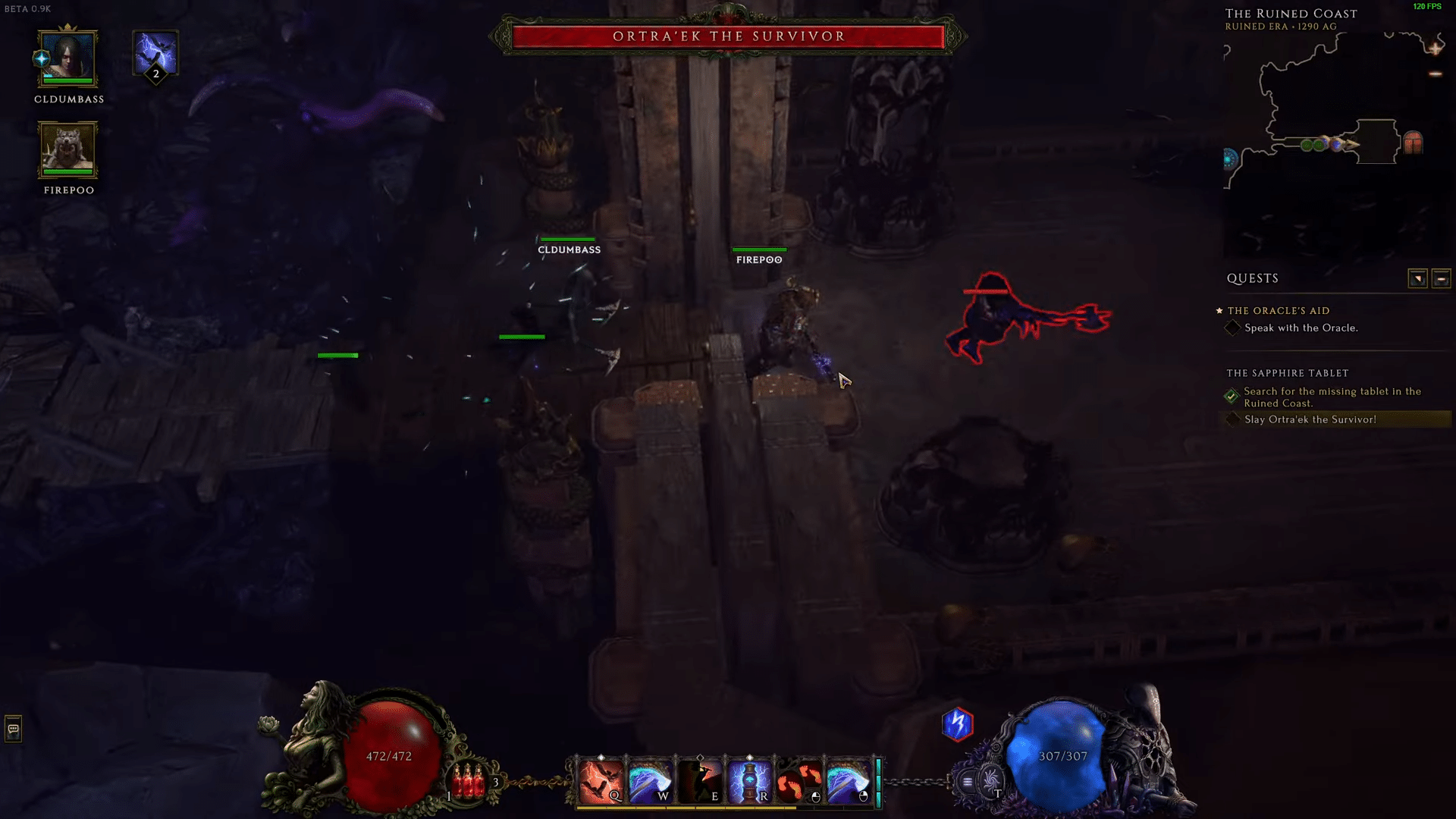Click the diamond beside Speak with the Oracle
Screen dimensions: 1456x819
tap(1233, 328)
